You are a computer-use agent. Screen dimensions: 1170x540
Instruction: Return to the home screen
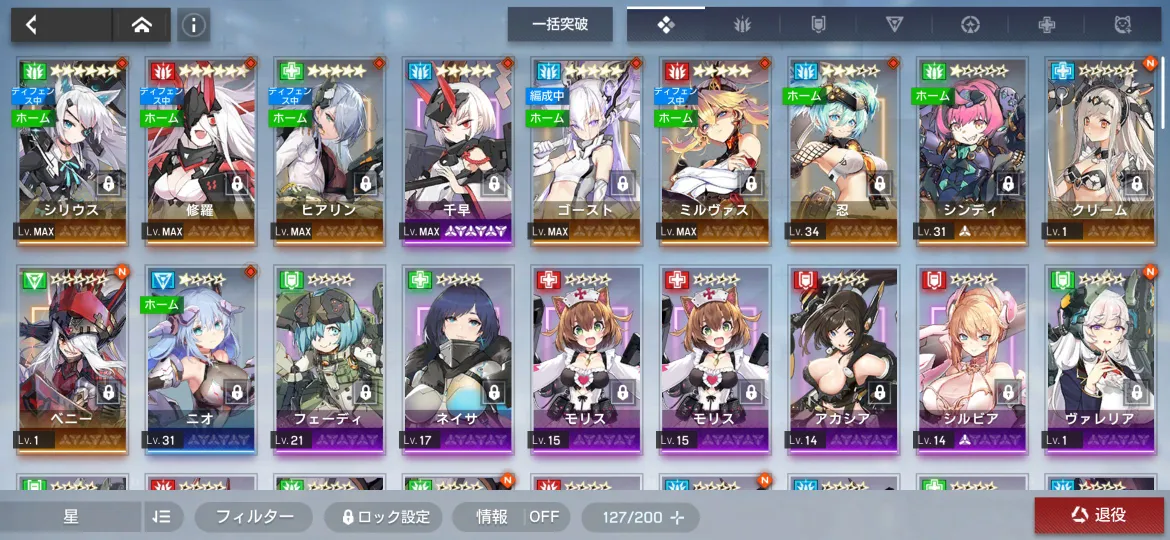141,25
